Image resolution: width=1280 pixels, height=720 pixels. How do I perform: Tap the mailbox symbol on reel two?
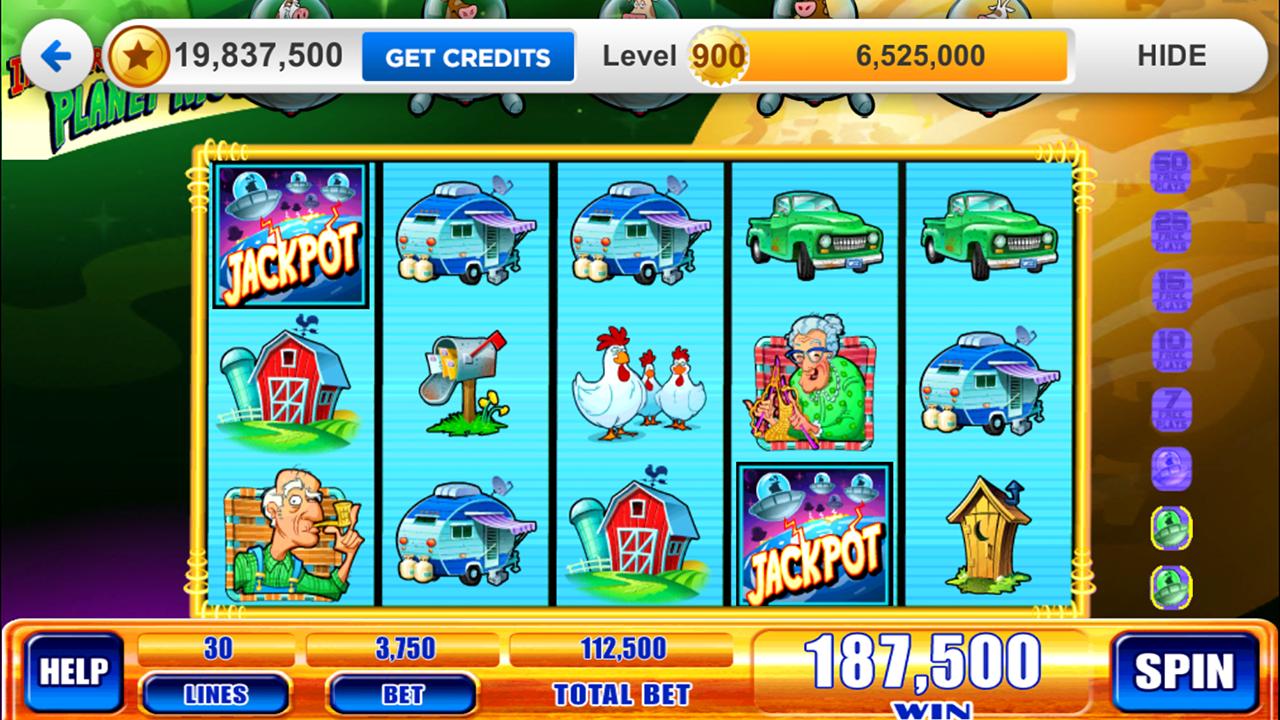(465, 386)
